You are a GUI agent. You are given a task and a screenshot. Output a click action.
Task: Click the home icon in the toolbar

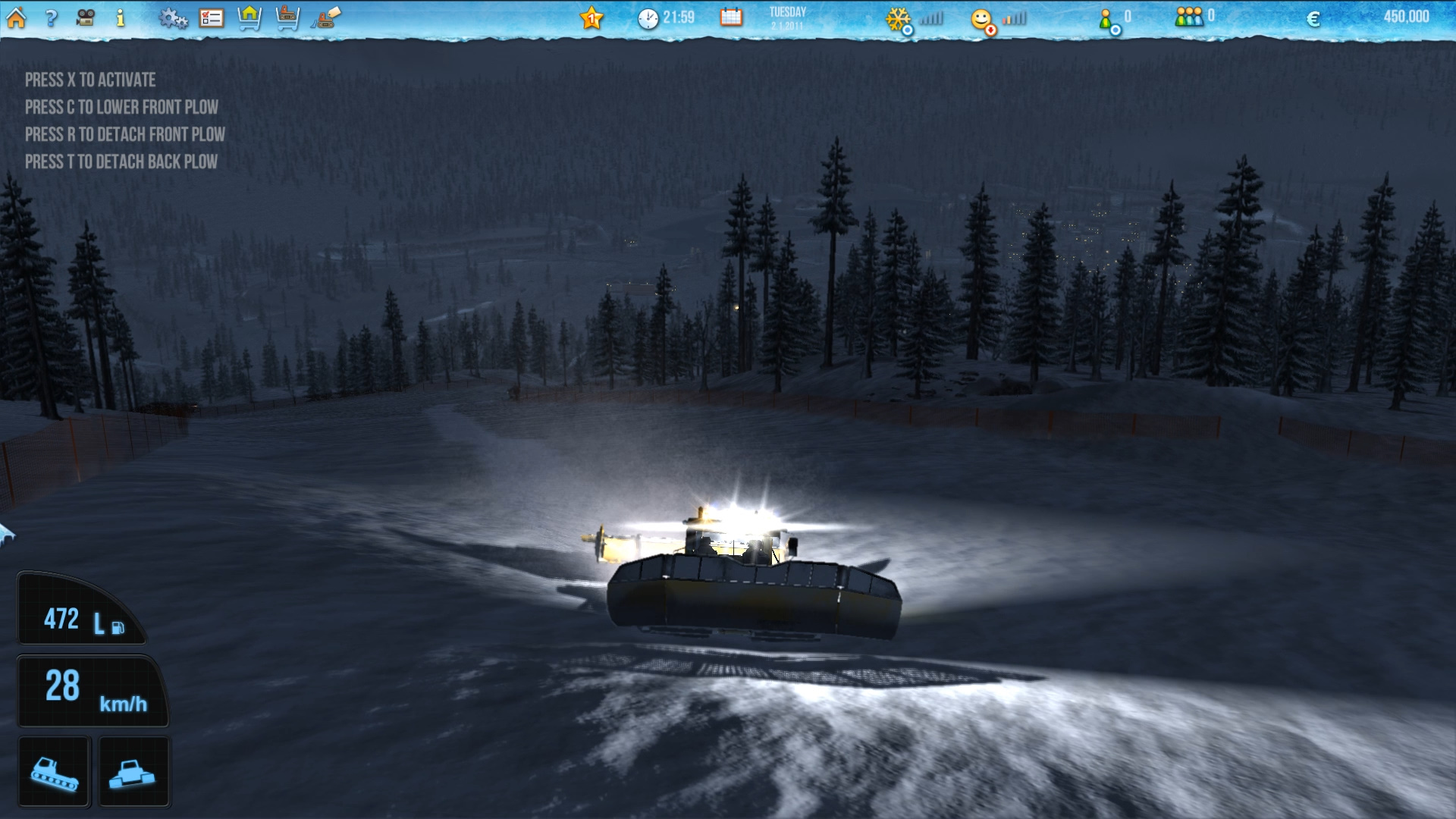pos(17,16)
